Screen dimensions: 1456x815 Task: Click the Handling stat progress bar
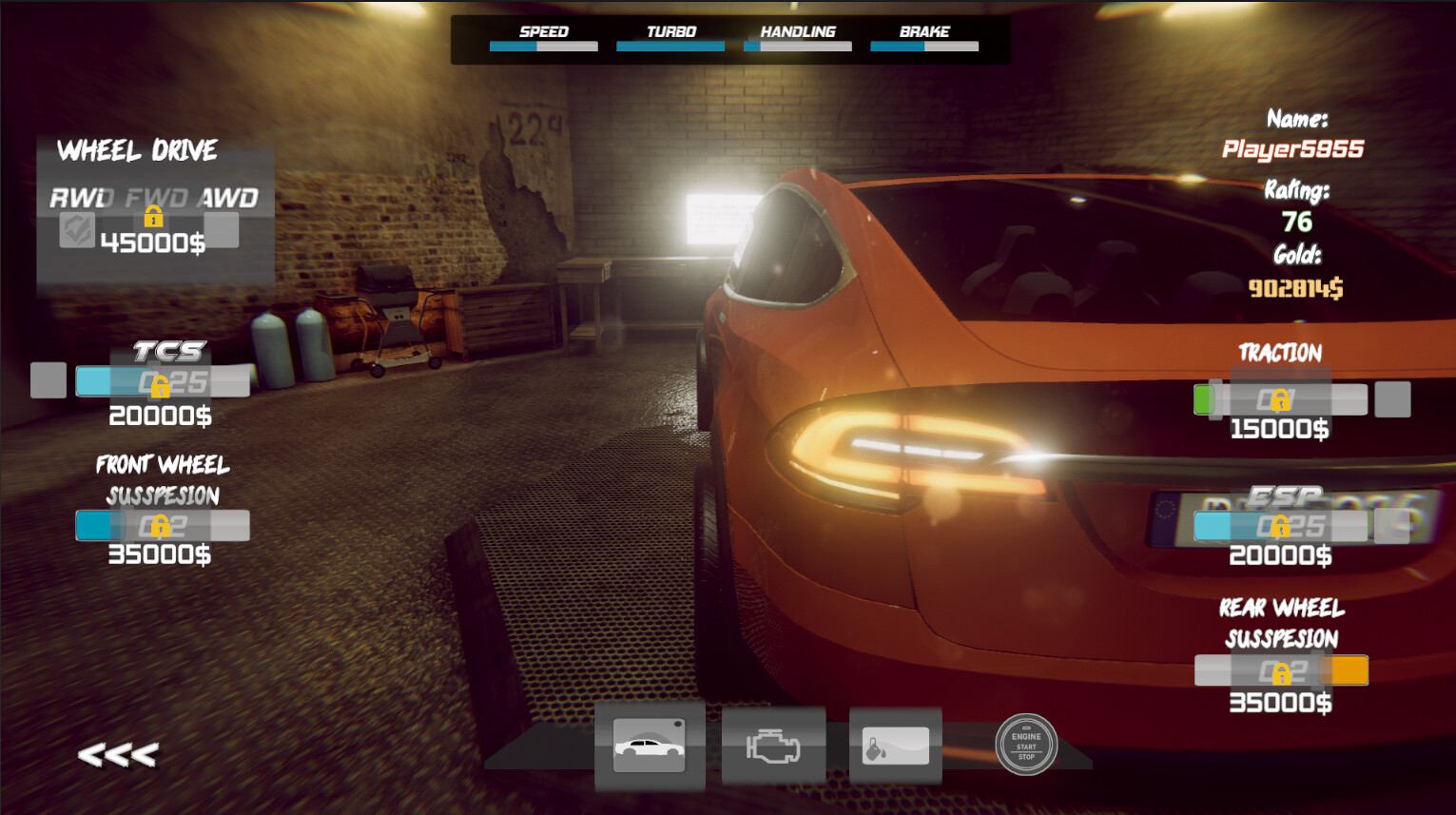[797, 45]
